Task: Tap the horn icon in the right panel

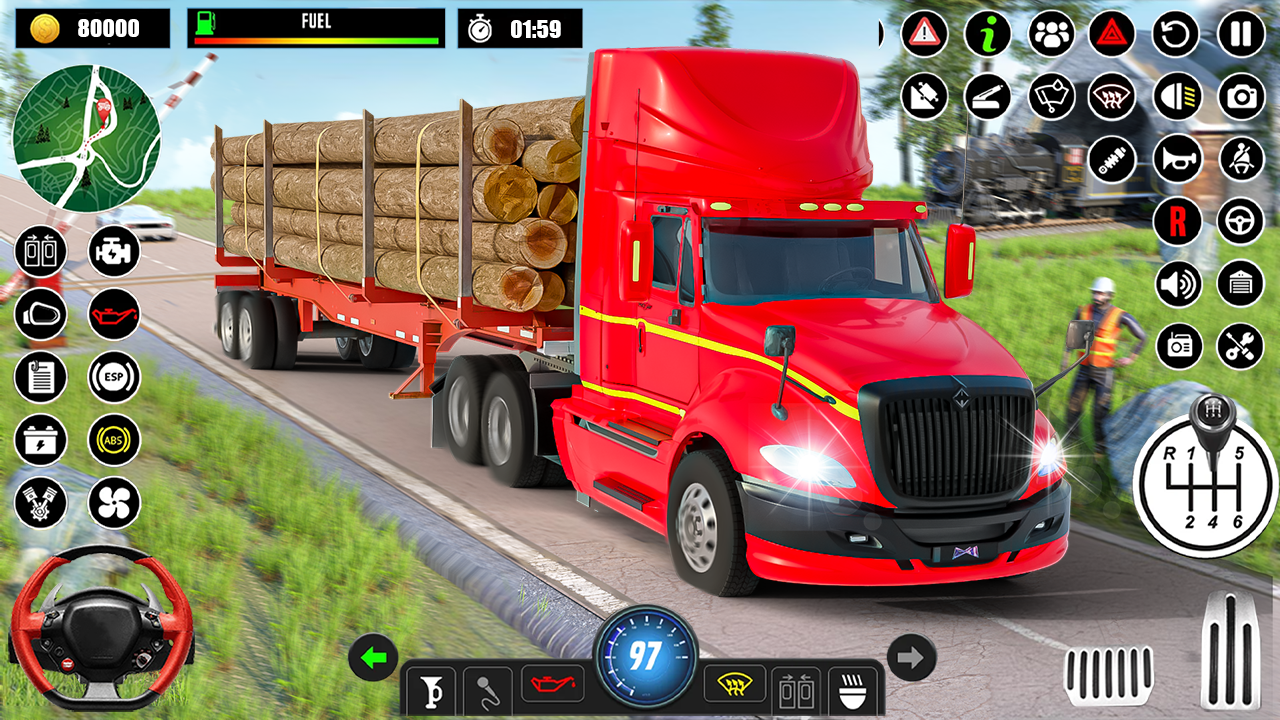Action: click(1176, 158)
